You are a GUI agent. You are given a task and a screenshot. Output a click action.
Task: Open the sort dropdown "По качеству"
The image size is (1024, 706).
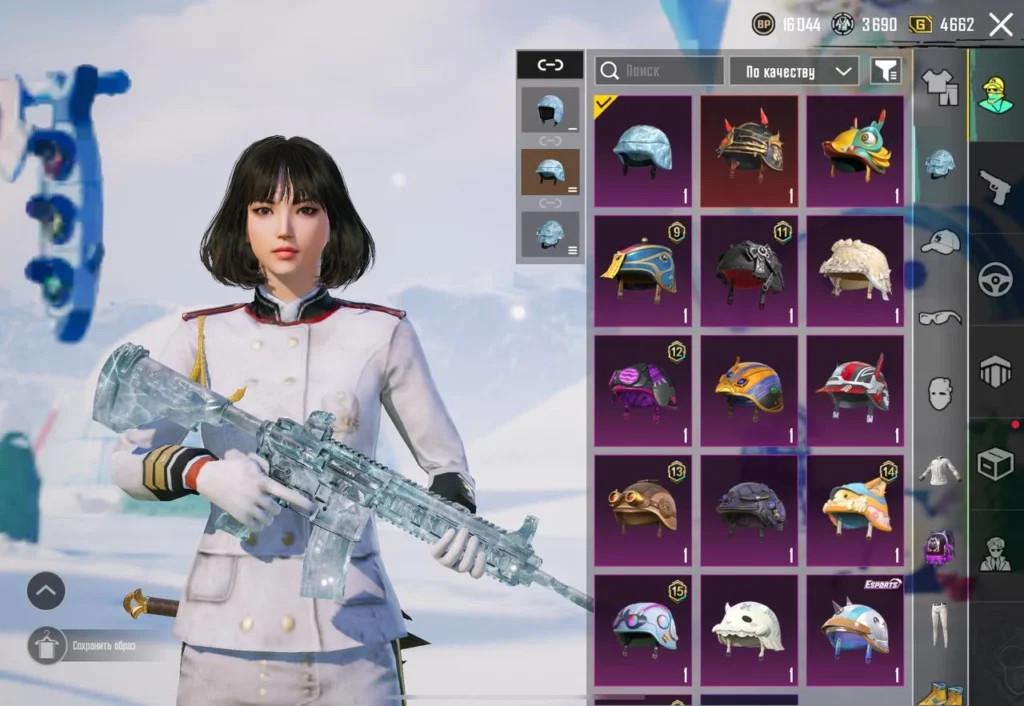794,70
